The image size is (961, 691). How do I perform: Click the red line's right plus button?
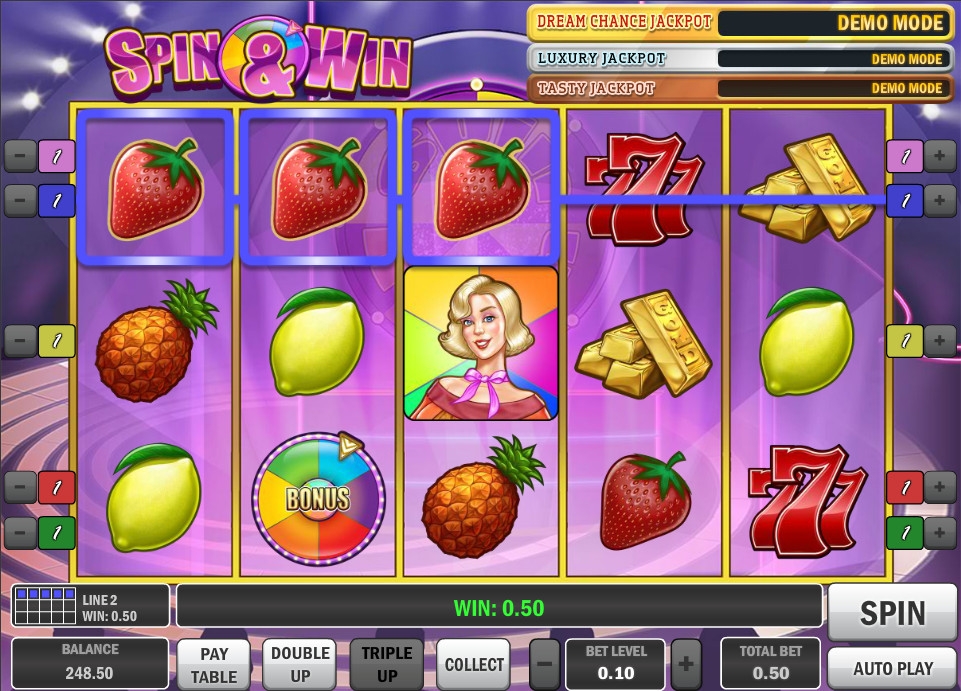[940, 487]
